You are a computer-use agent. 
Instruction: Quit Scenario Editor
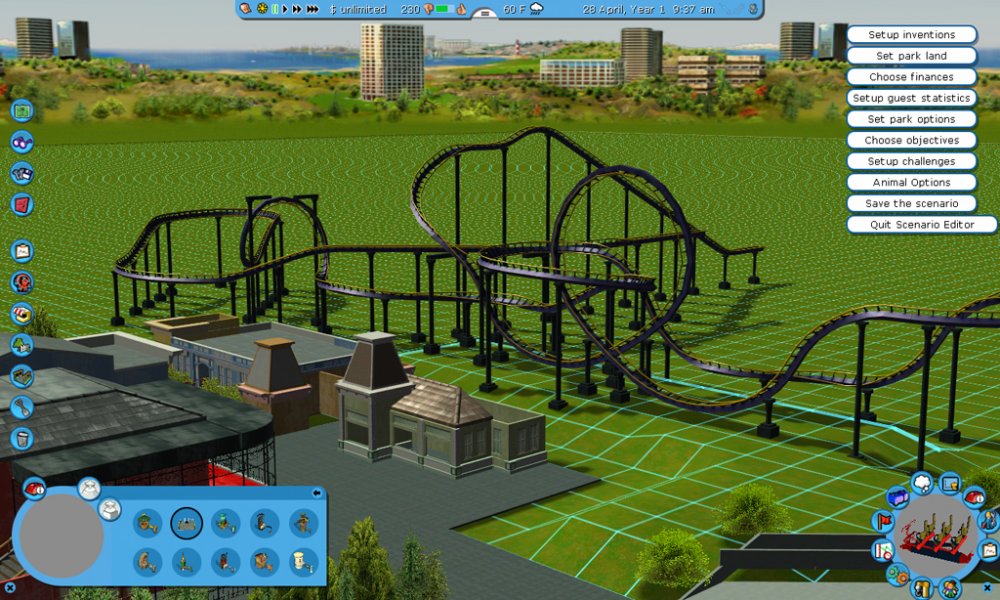pyautogui.click(x=921, y=225)
